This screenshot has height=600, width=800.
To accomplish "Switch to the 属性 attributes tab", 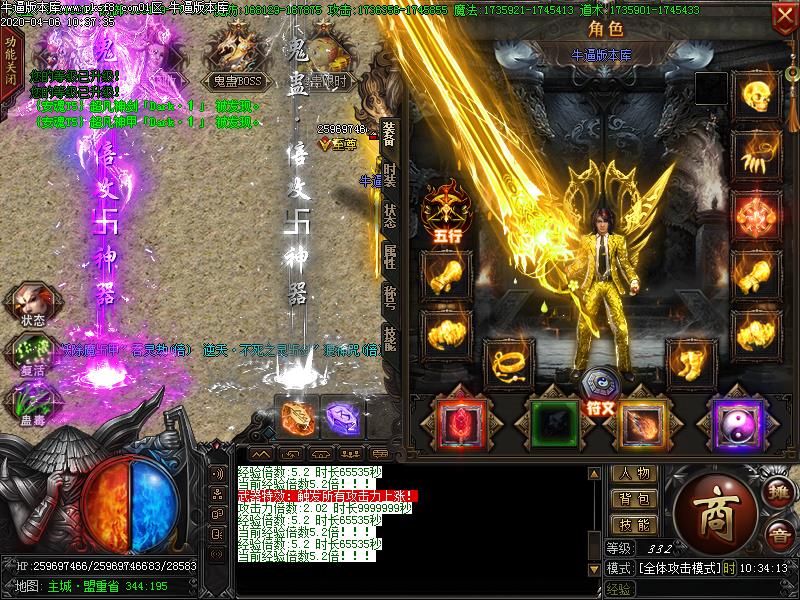I will point(389,261).
